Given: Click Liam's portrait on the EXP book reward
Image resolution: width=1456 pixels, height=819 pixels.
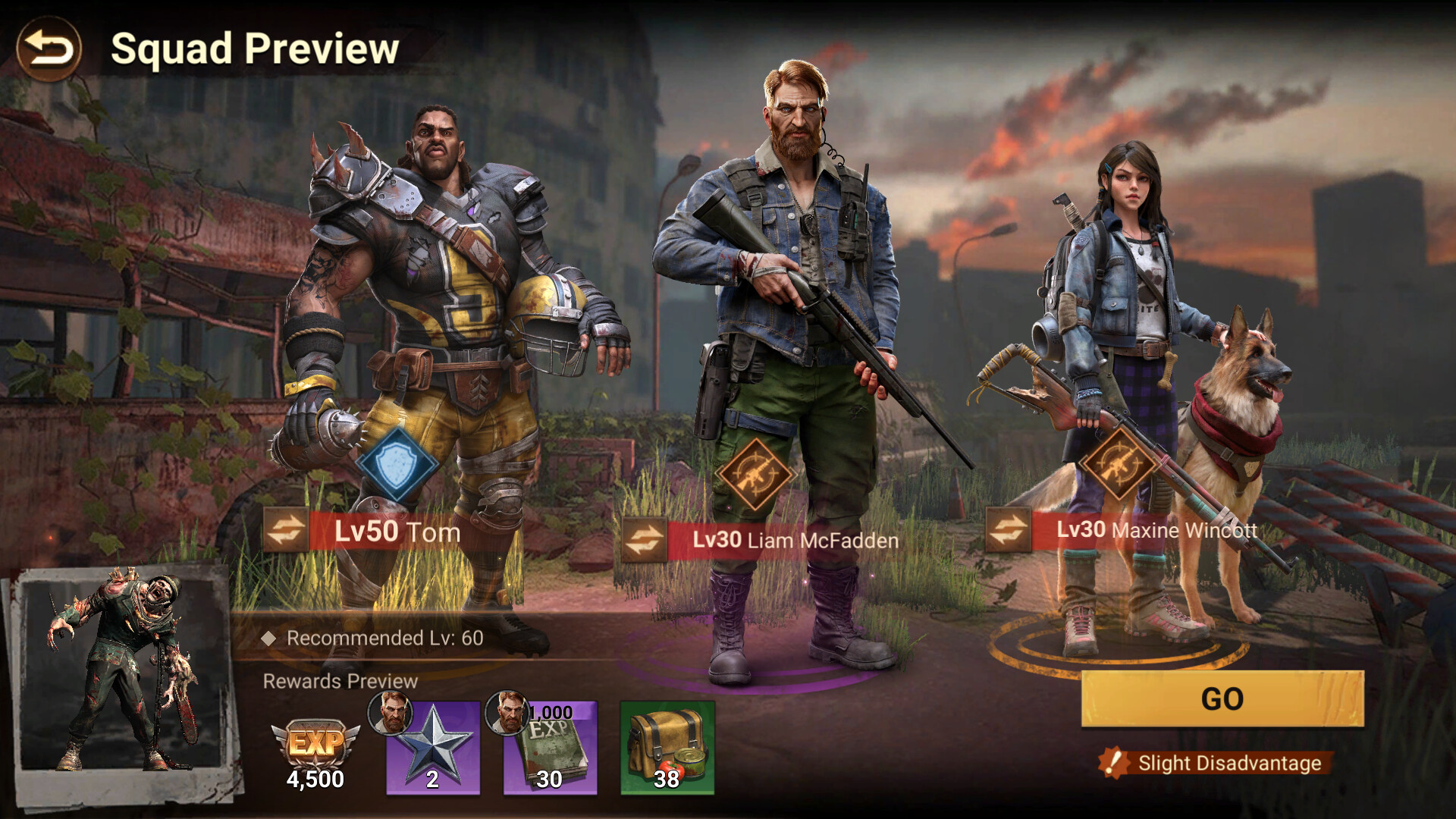Looking at the screenshot, I should pos(507,713).
